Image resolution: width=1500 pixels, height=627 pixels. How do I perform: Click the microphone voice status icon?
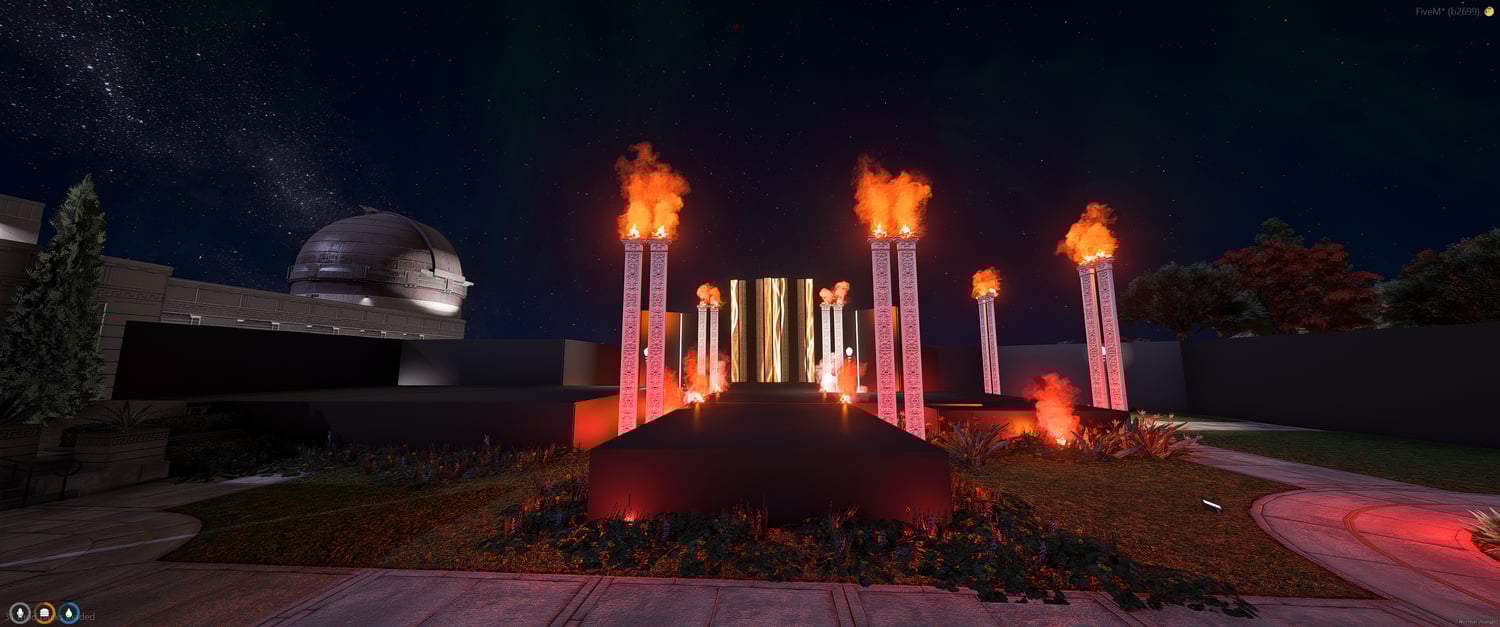coord(19,613)
